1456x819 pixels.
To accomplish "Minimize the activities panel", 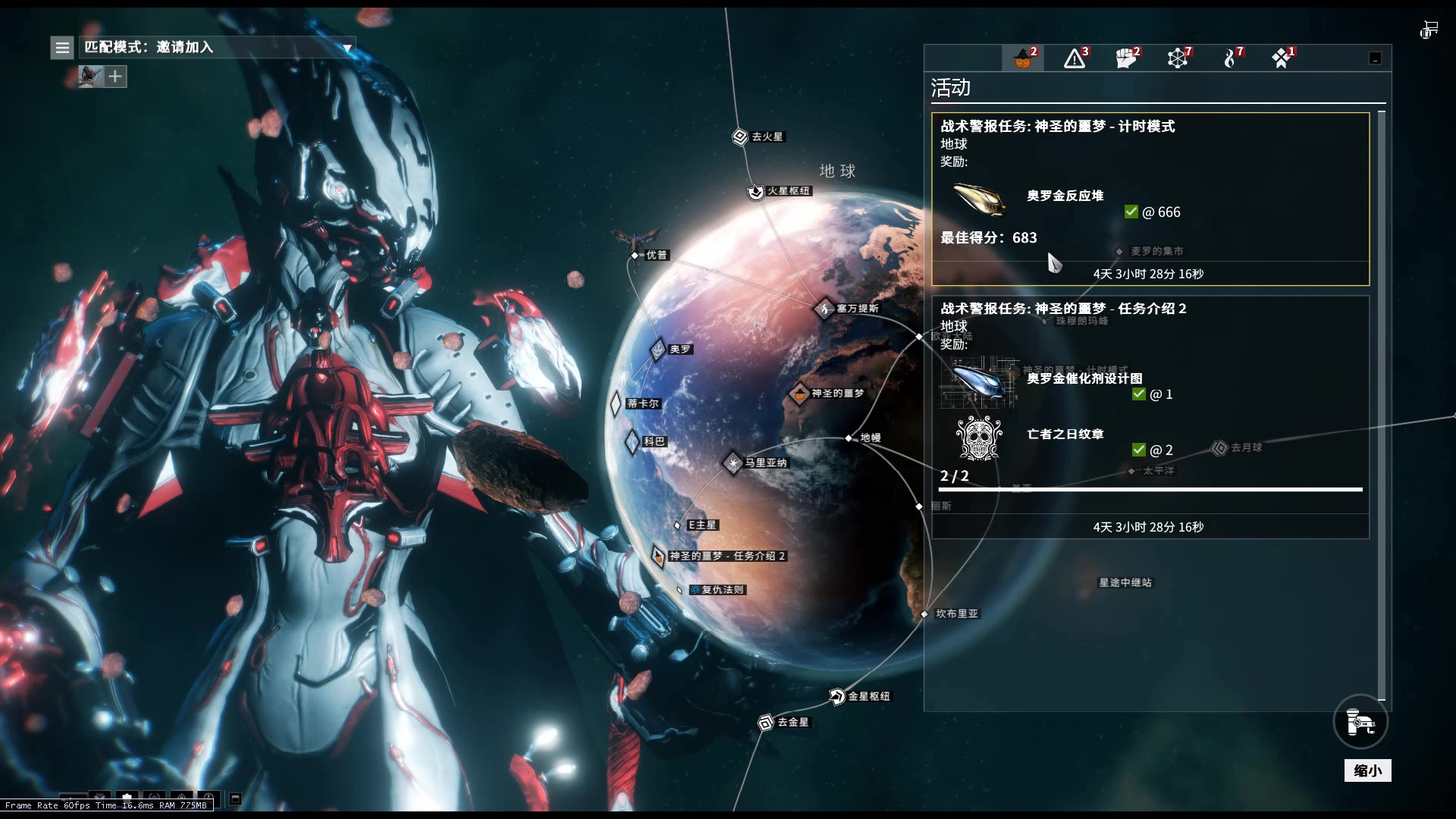I will pos(1375,58).
